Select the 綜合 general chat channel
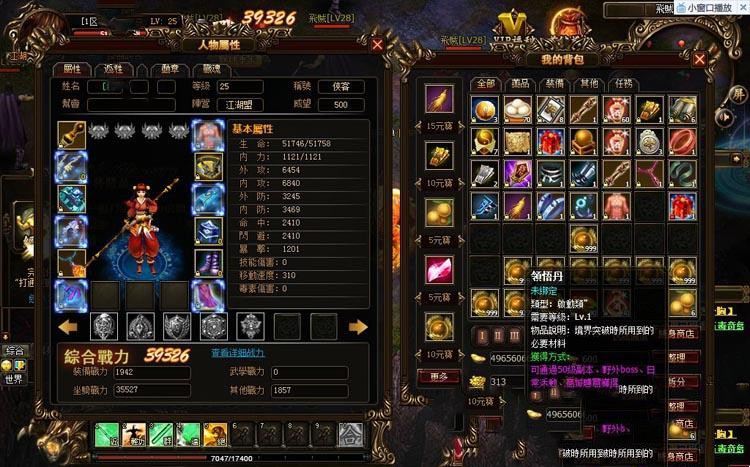 [x=14, y=352]
